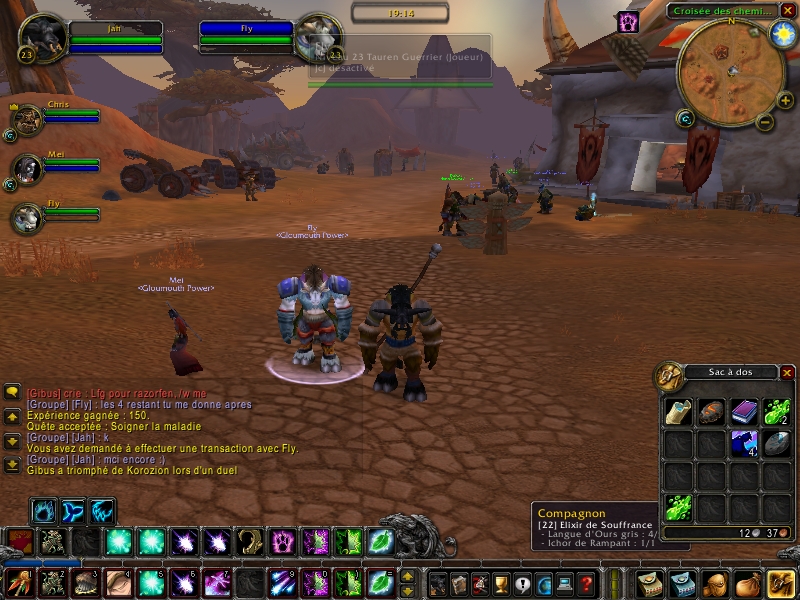Select the blue item stack of four
Viewport: 800px width, 600px height.
[744, 443]
